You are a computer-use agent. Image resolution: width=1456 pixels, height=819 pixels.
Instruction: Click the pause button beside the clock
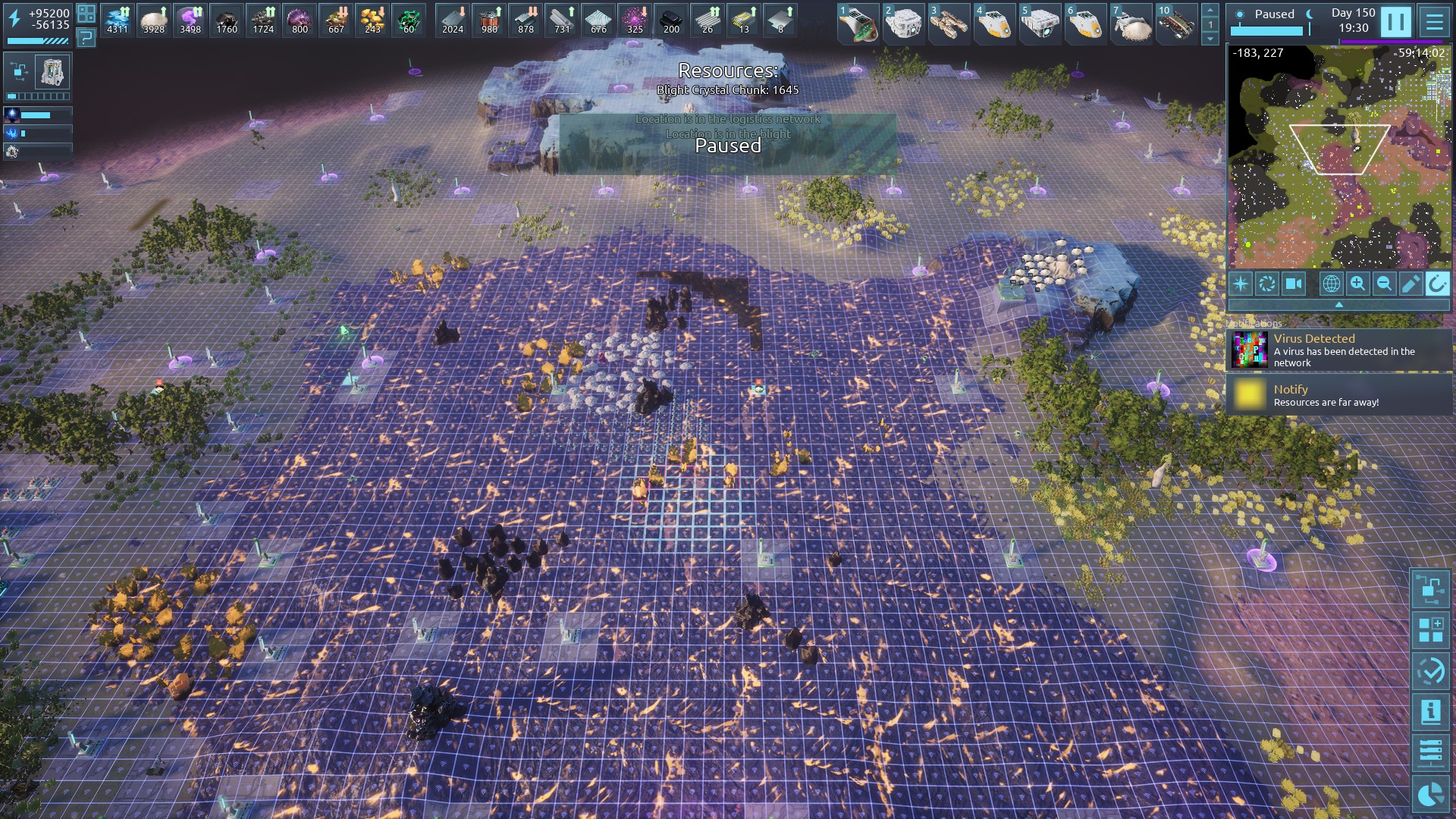(1395, 21)
